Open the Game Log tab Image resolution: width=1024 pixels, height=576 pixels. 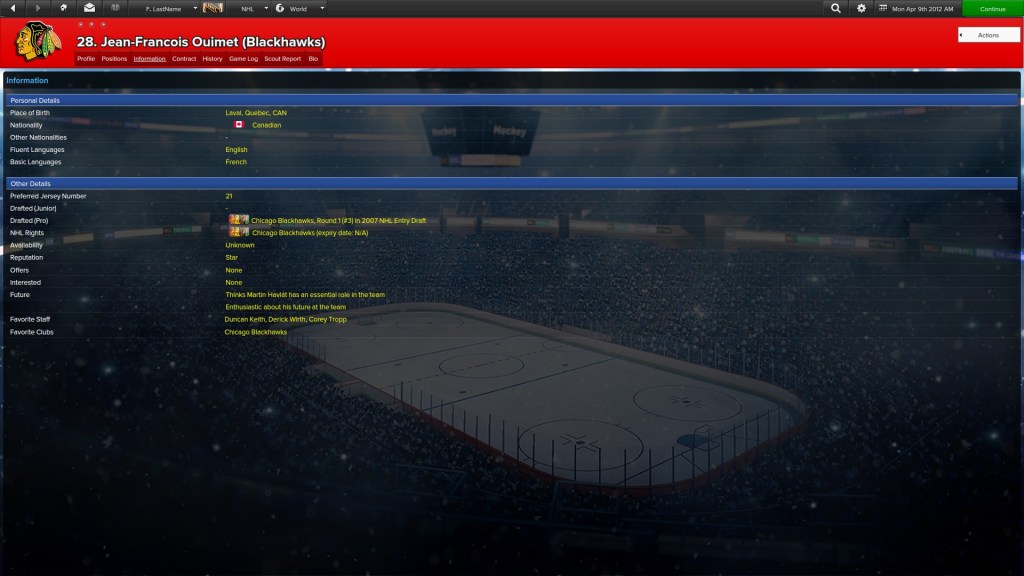pos(244,59)
